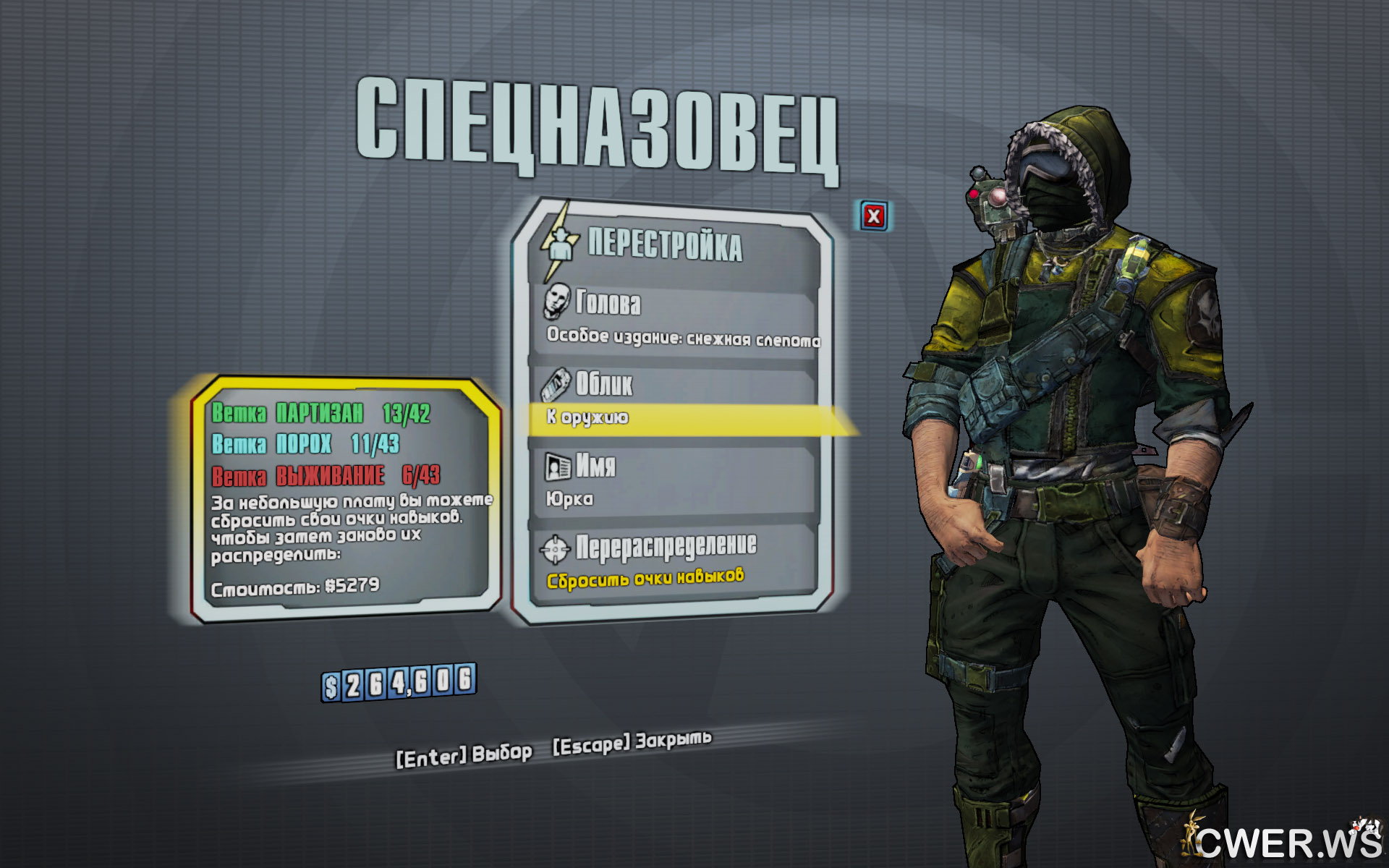Close the Перестройка menu with red X
1389x868 pixels.
tap(874, 216)
